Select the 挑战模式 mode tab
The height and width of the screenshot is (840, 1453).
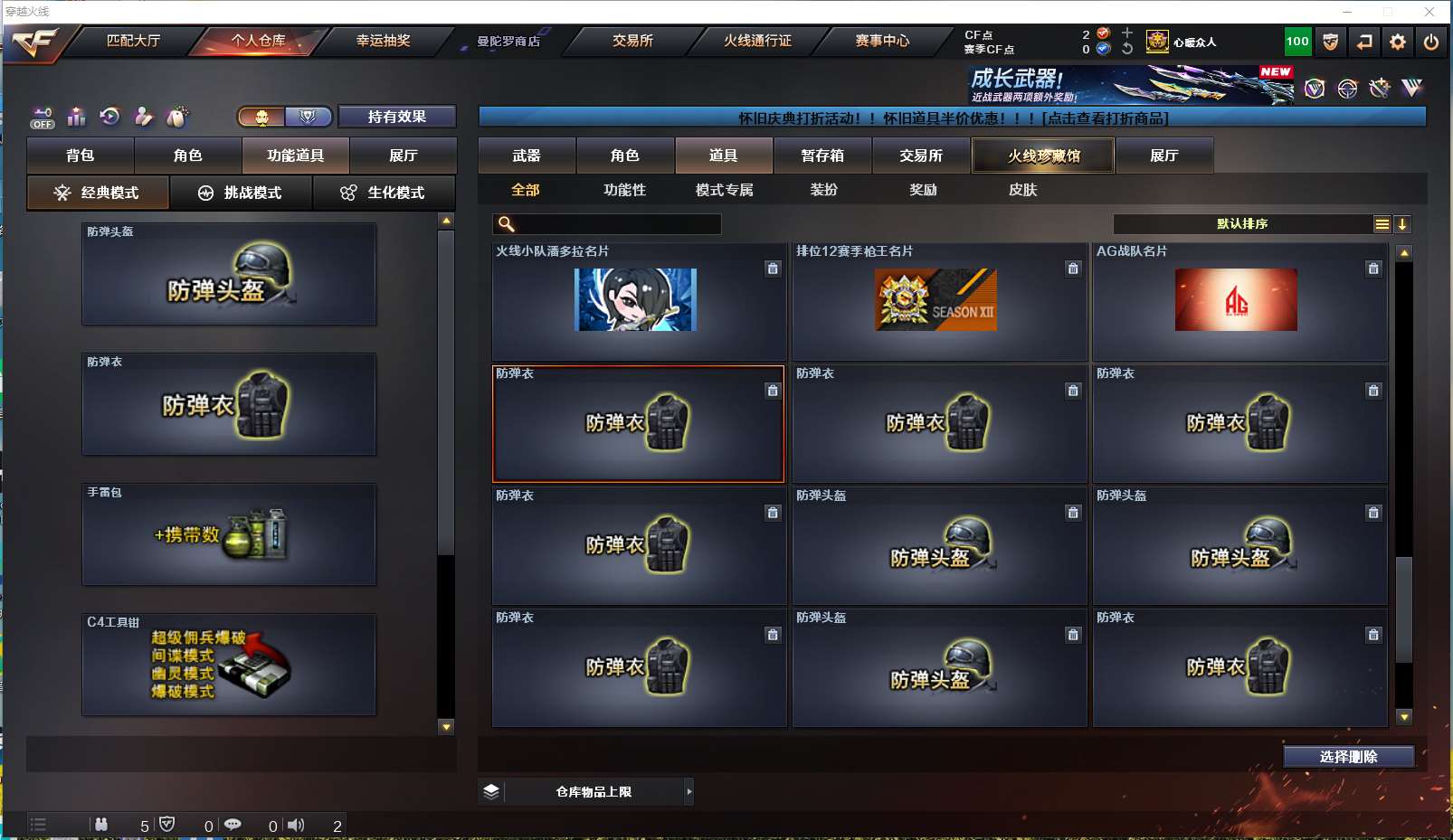coord(241,193)
